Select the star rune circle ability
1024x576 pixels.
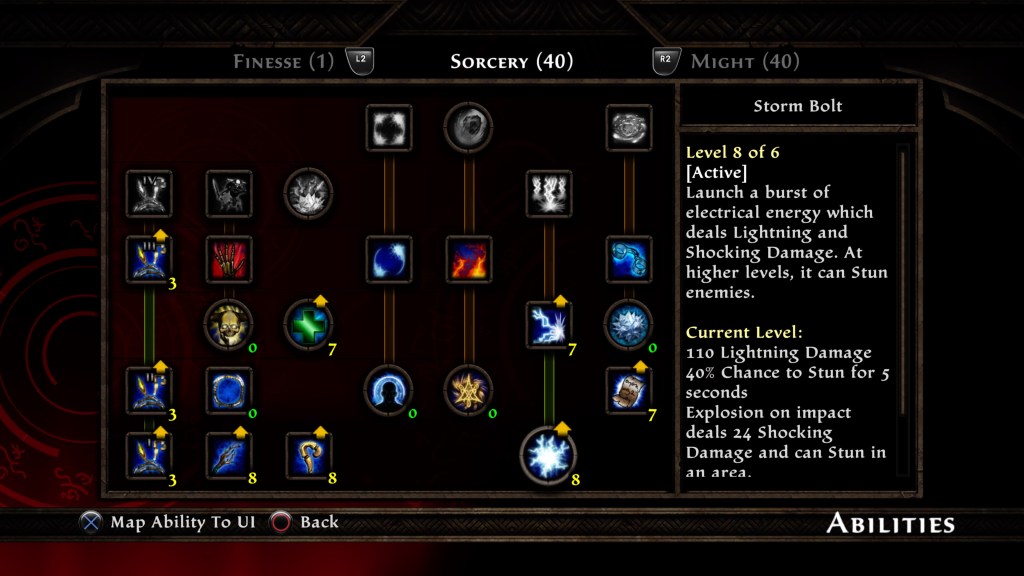(469, 389)
